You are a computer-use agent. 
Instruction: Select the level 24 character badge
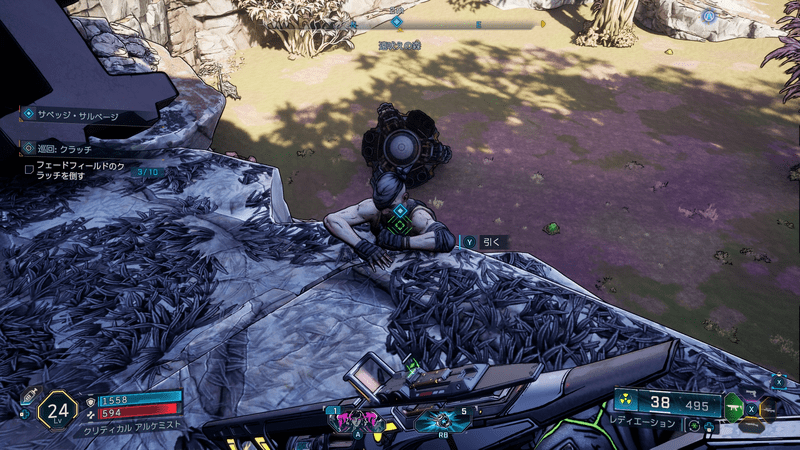57,409
